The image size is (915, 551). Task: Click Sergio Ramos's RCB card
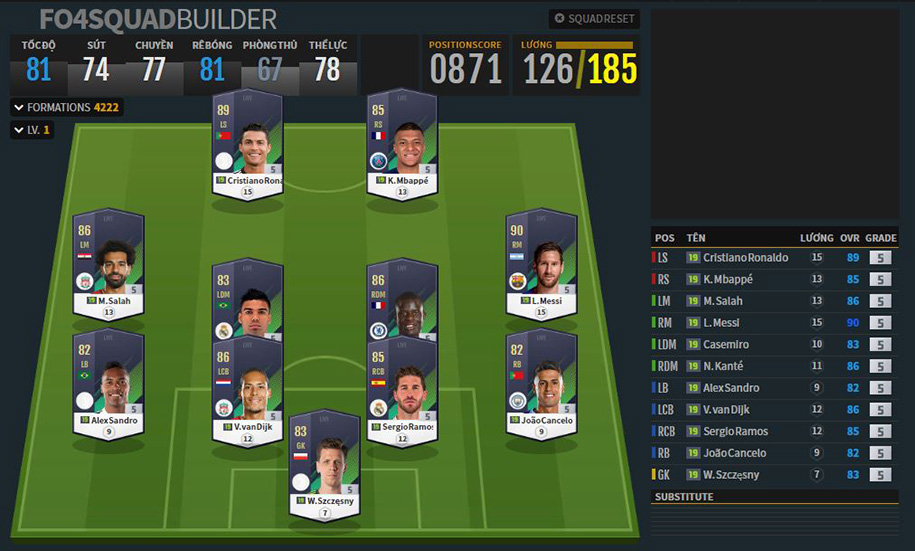403,392
